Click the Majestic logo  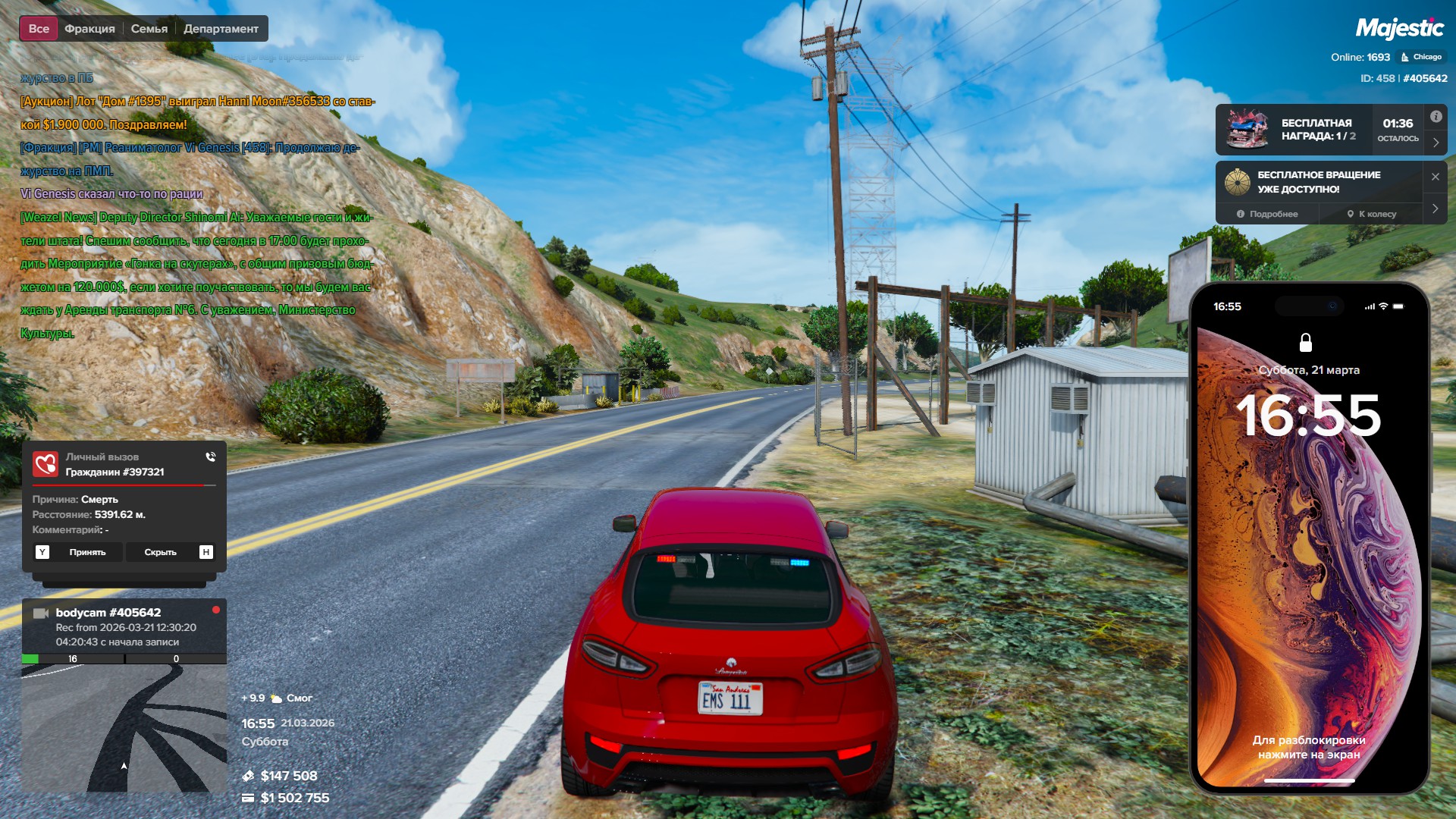coord(1399,29)
